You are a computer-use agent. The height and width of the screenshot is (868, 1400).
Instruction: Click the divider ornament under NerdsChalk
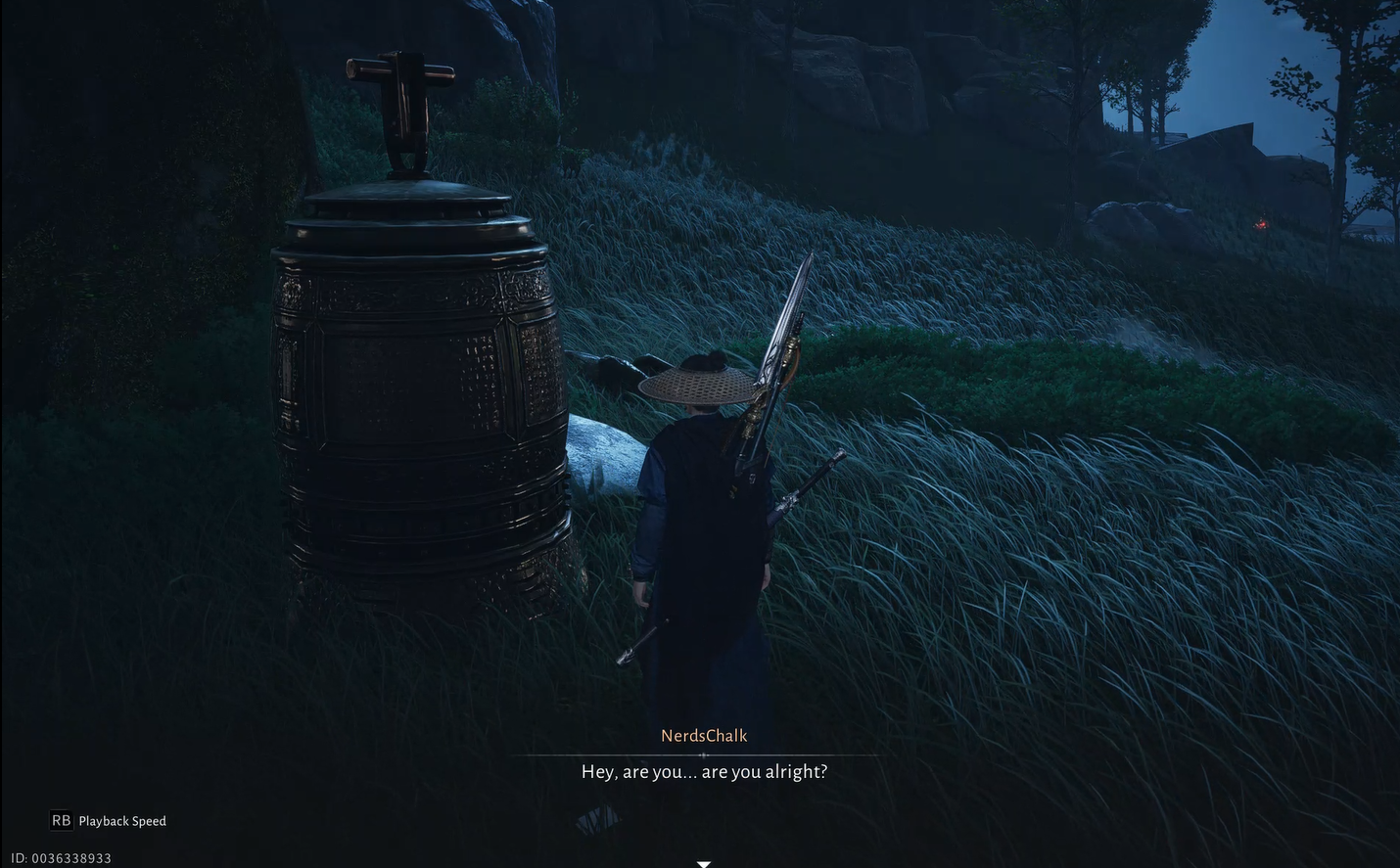(704, 754)
